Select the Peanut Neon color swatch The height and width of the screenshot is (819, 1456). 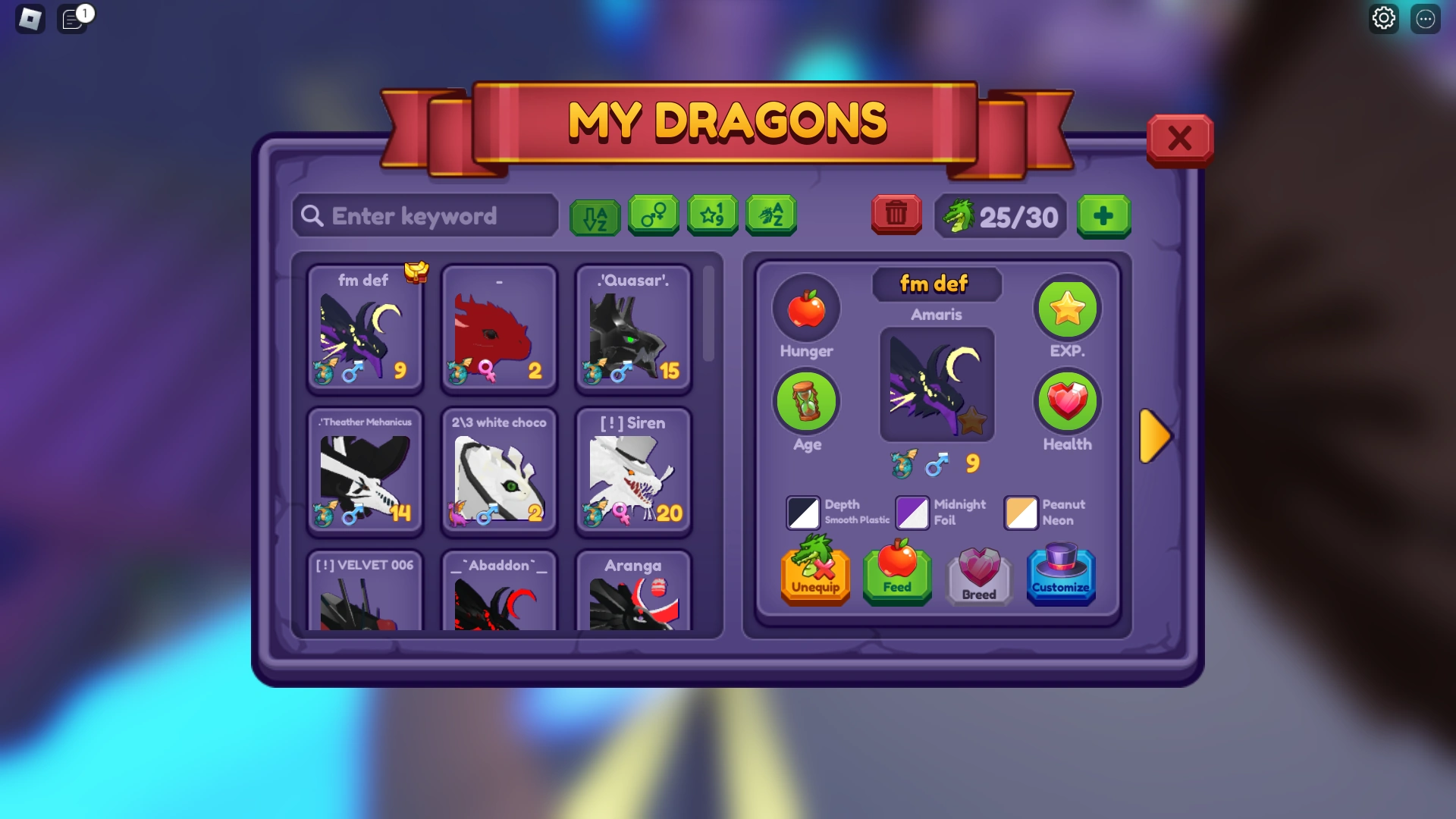(x=1021, y=513)
